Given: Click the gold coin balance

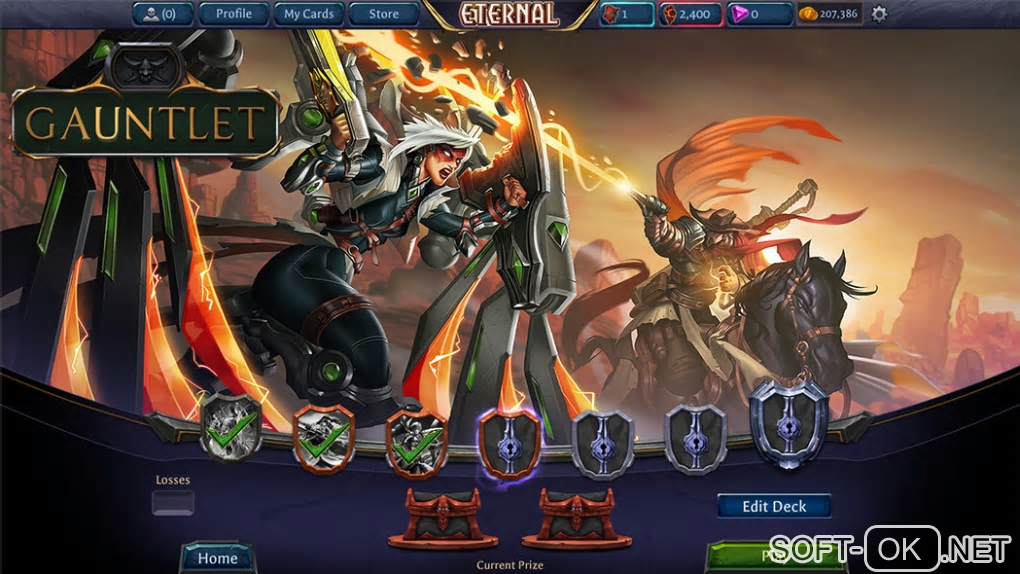Looking at the screenshot, I should tap(829, 14).
